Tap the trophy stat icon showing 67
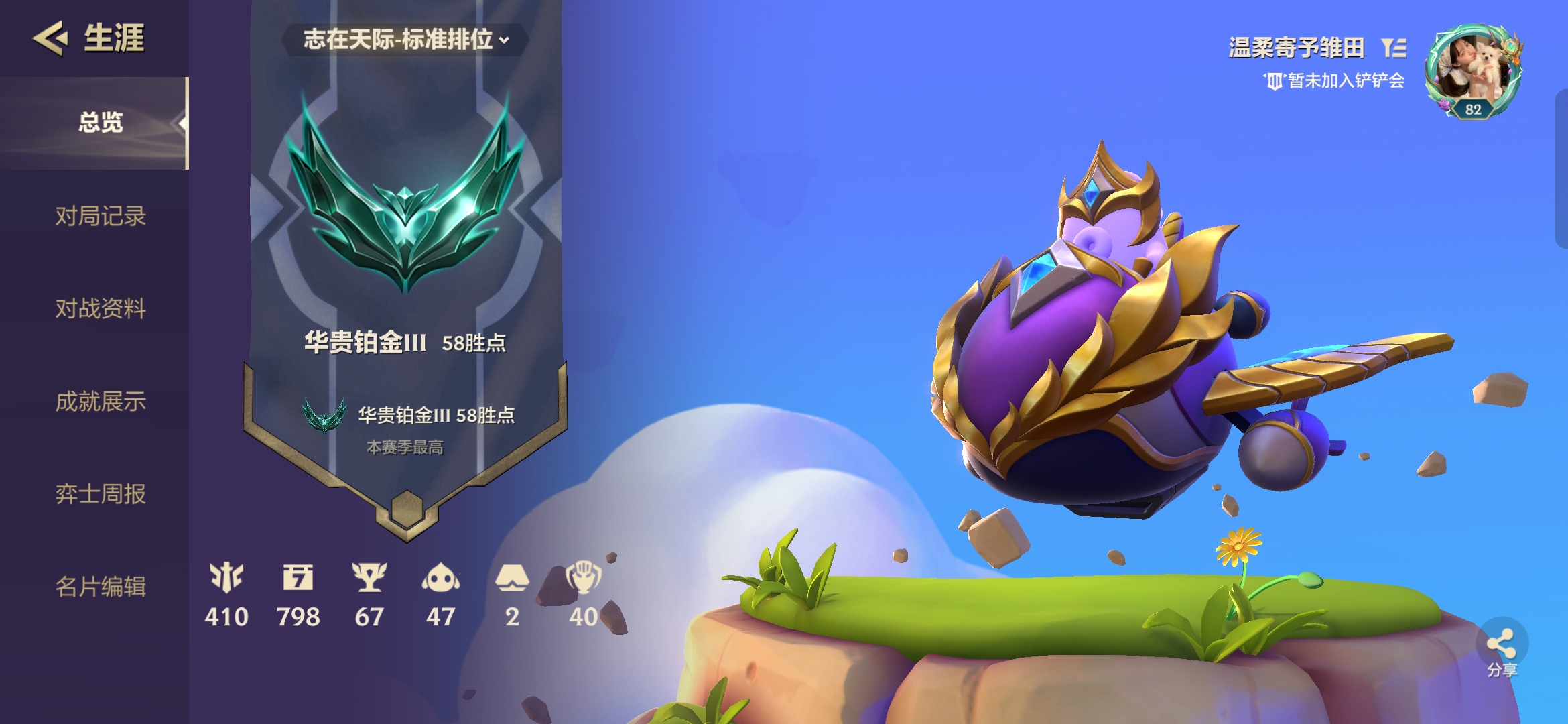1568x724 pixels. 369,577
